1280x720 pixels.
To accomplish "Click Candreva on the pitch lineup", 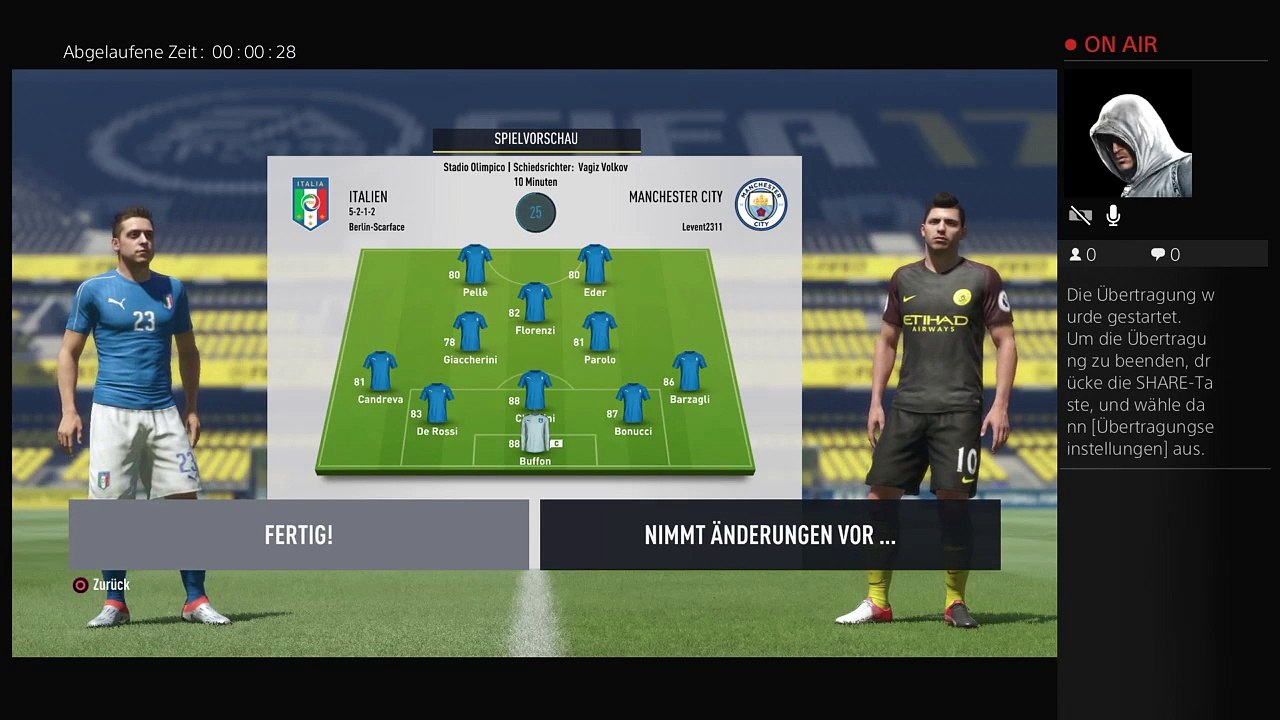I will click(380, 372).
